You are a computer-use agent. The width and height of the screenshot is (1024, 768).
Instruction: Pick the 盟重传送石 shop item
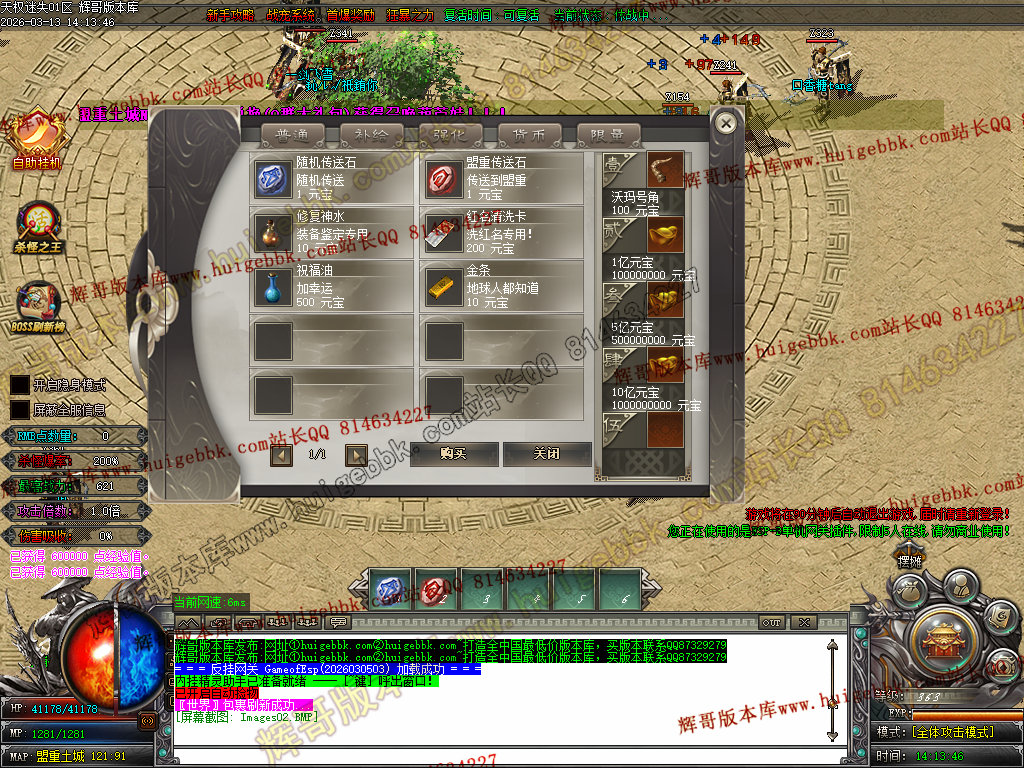coord(501,178)
